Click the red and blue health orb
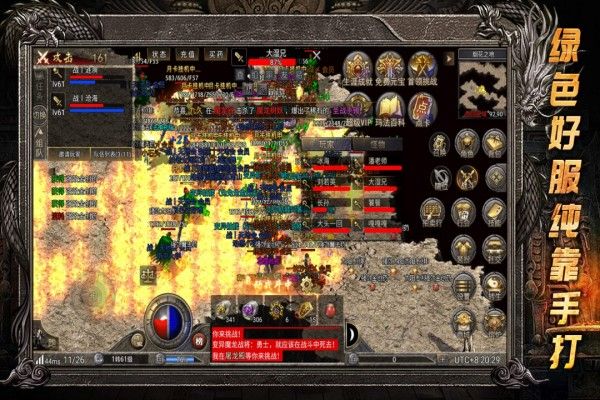Viewport: 600px width, 400px height. tap(166, 322)
